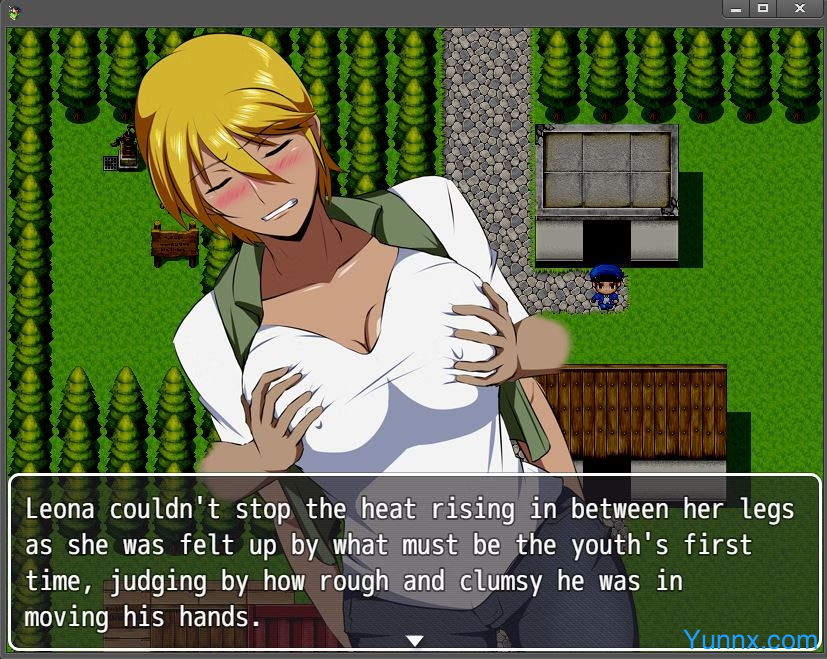
Task: Close the game window
Action: click(799, 8)
